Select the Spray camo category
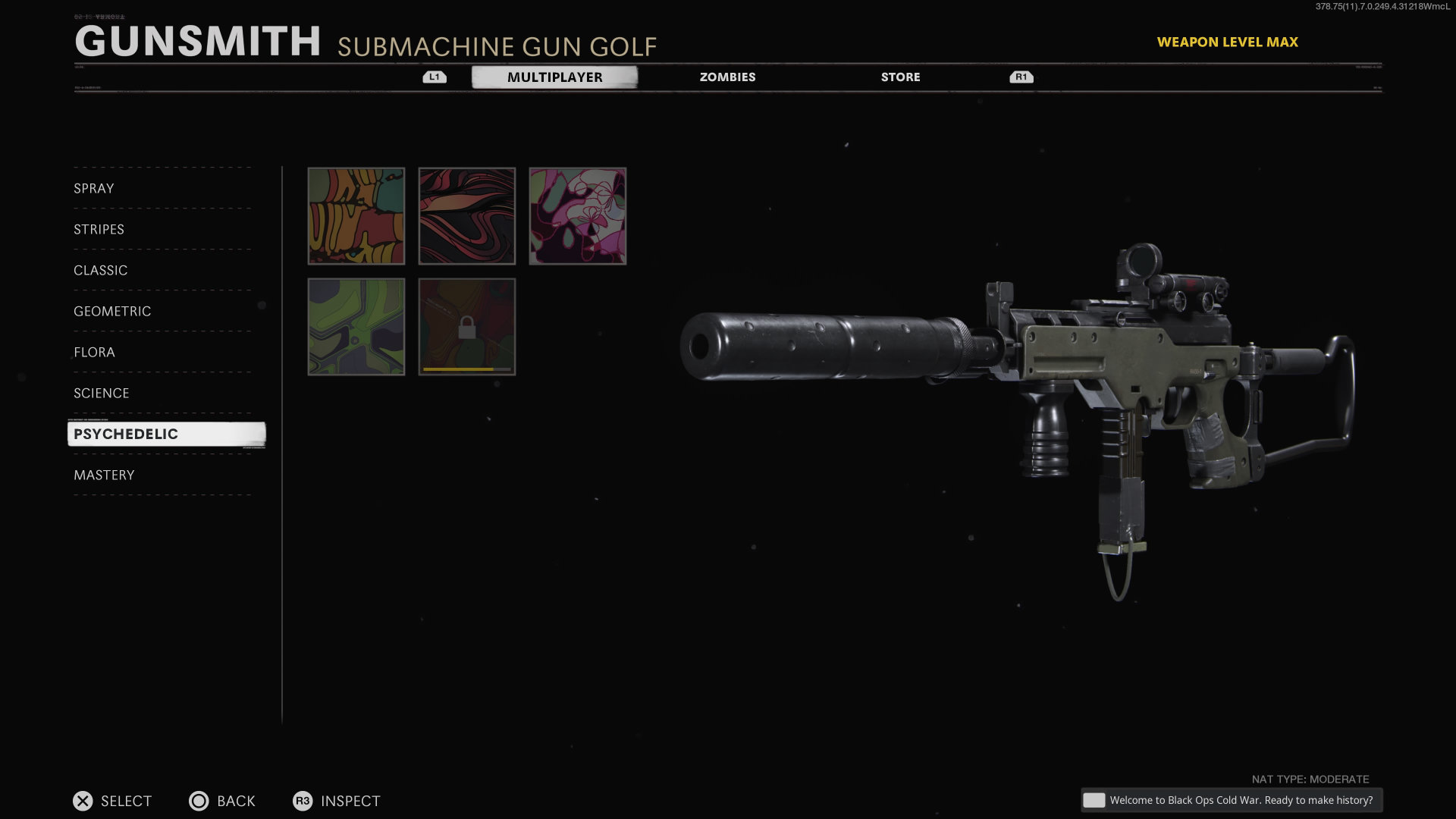Image resolution: width=1456 pixels, height=819 pixels. 94,189
